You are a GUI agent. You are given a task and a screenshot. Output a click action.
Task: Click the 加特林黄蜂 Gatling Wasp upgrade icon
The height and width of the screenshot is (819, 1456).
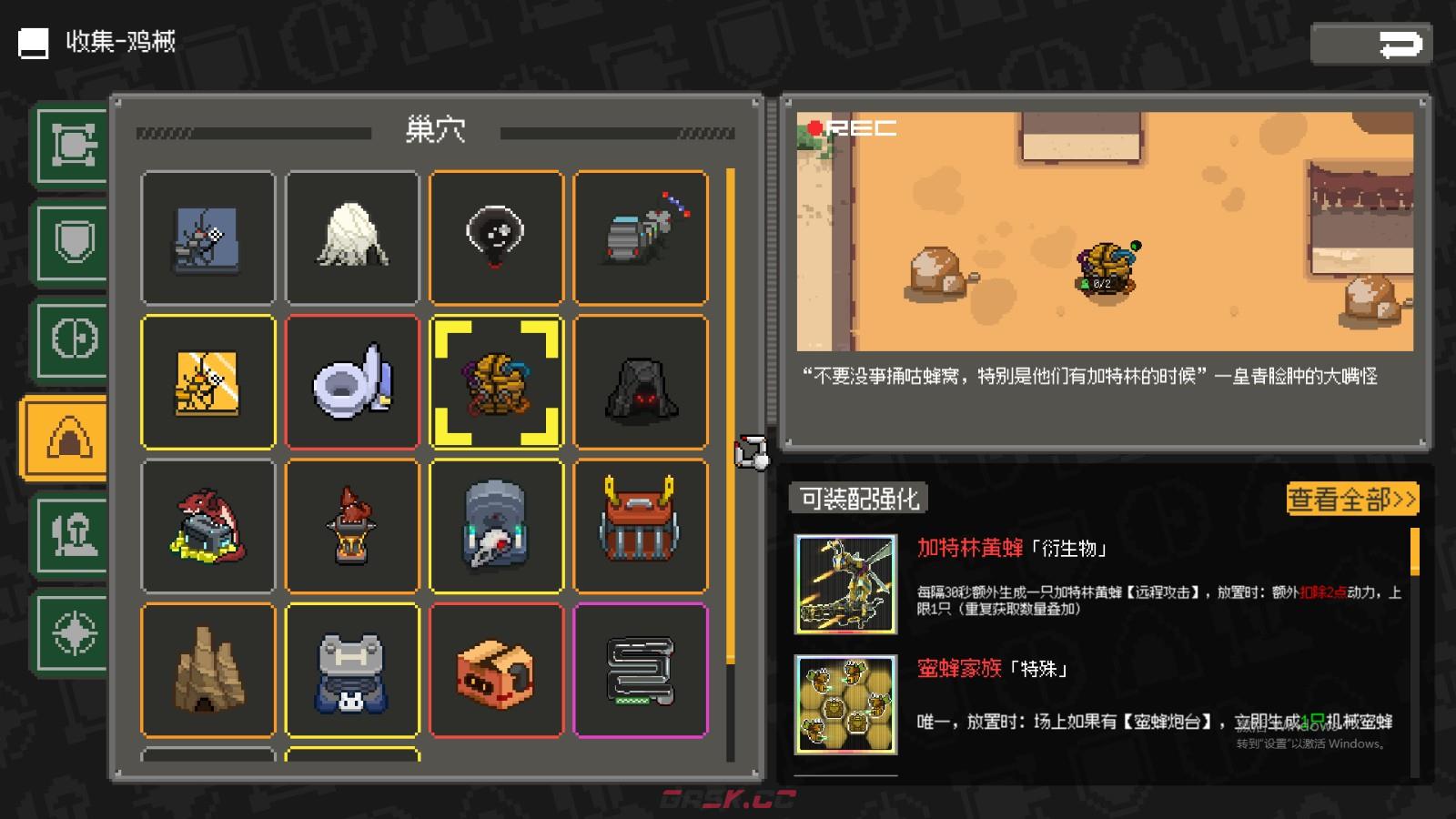[x=844, y=582]
